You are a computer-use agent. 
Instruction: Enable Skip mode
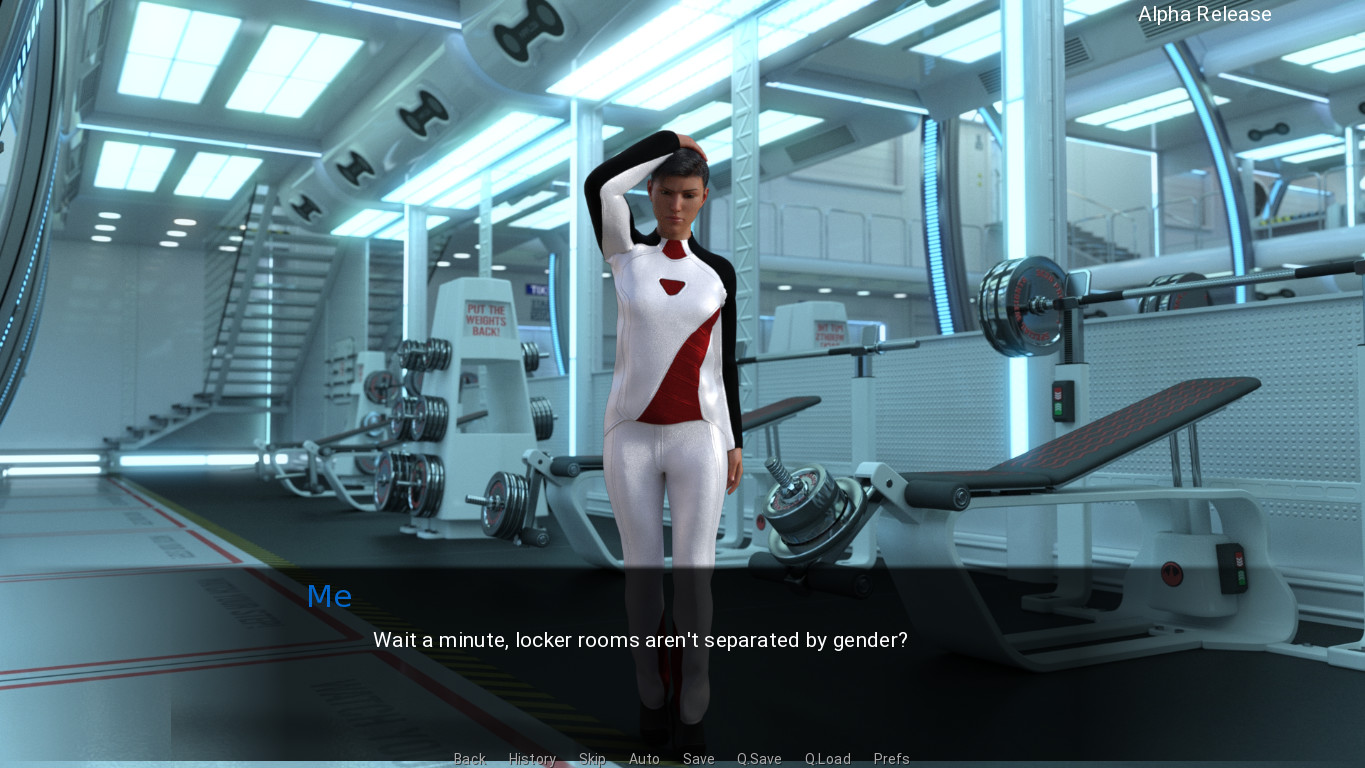(592, 759)
